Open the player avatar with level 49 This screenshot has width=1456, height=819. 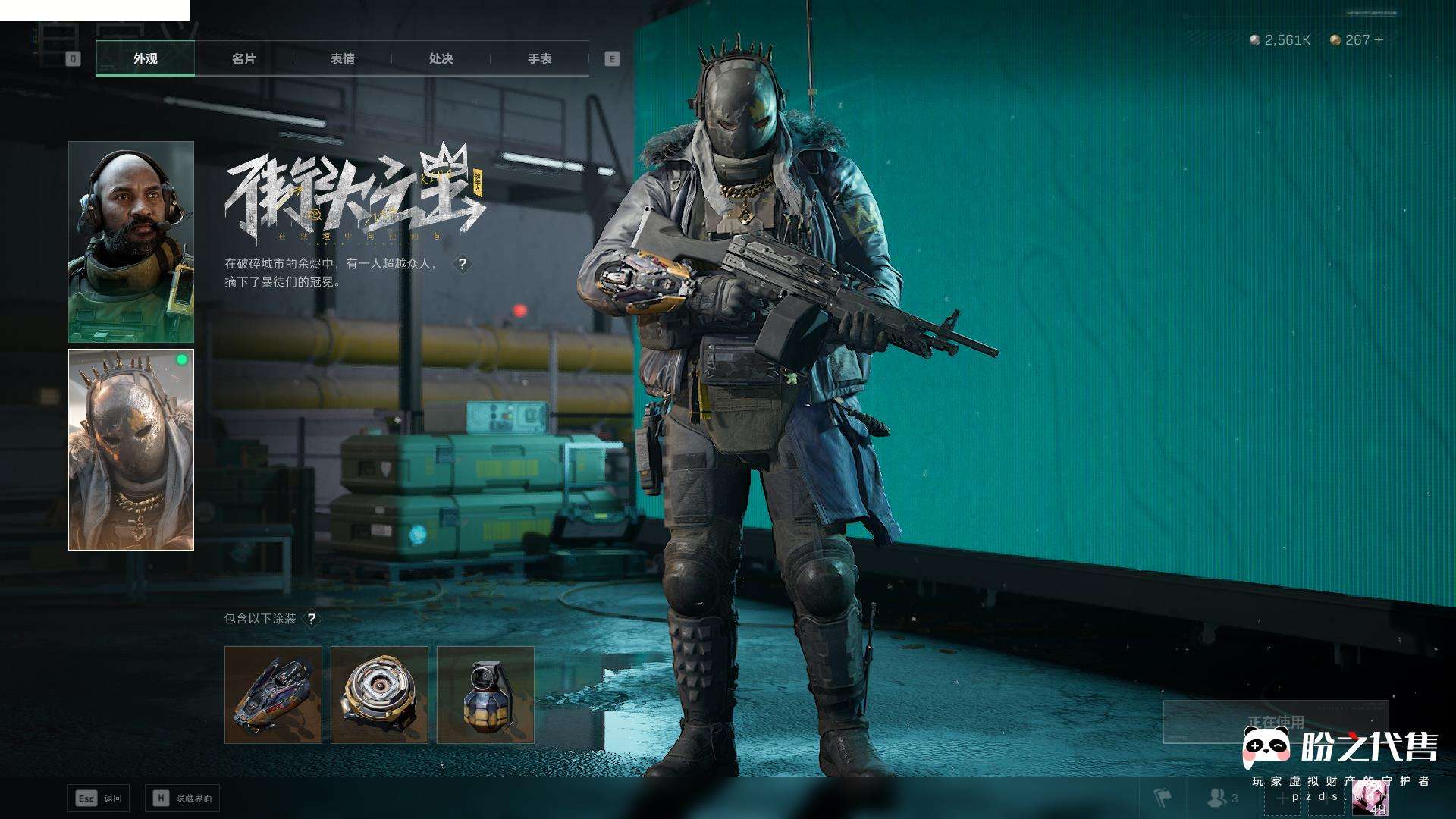tap(1370, 798)
